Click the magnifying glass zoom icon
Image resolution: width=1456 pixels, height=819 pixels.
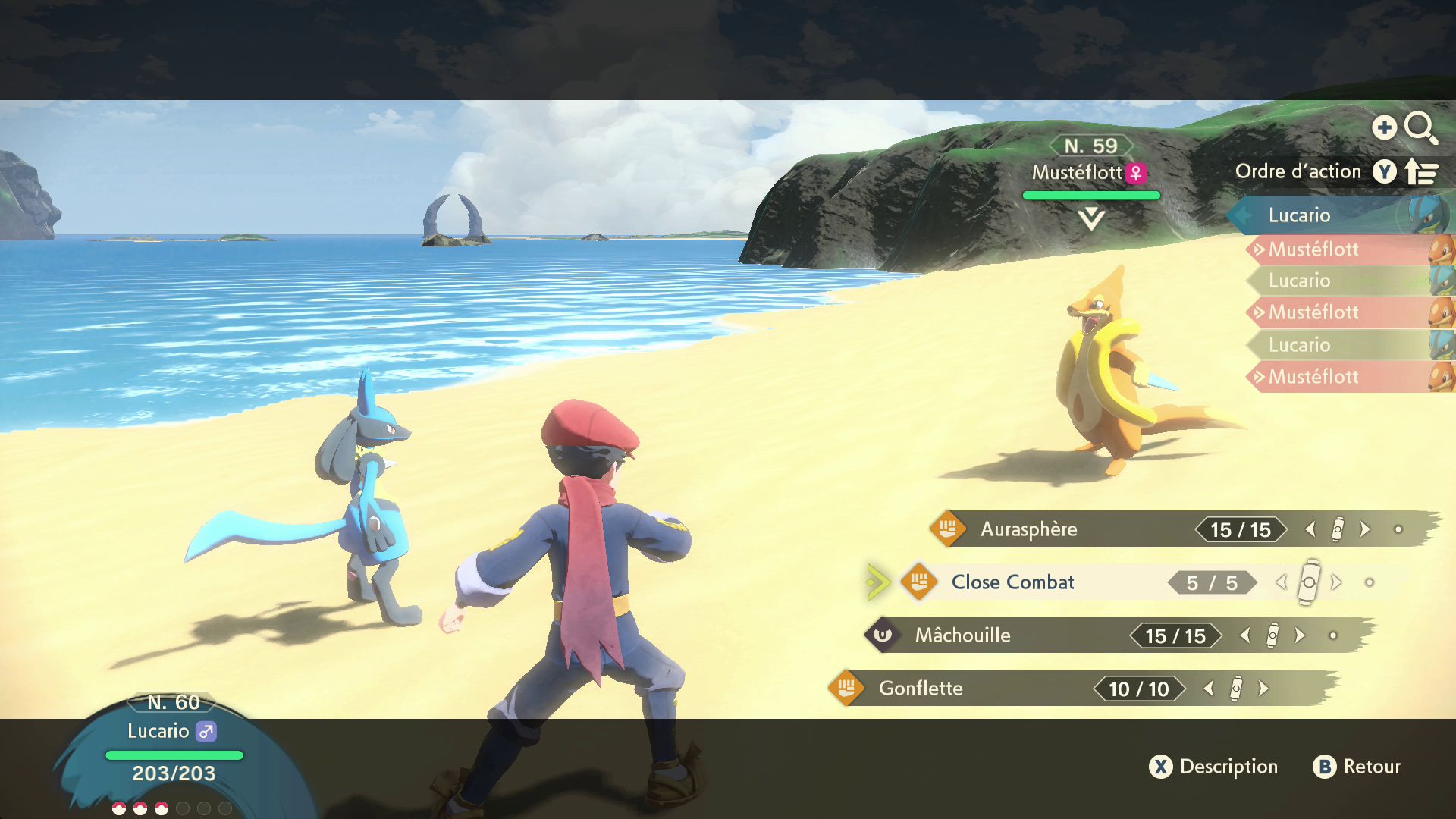[1420, 127]
